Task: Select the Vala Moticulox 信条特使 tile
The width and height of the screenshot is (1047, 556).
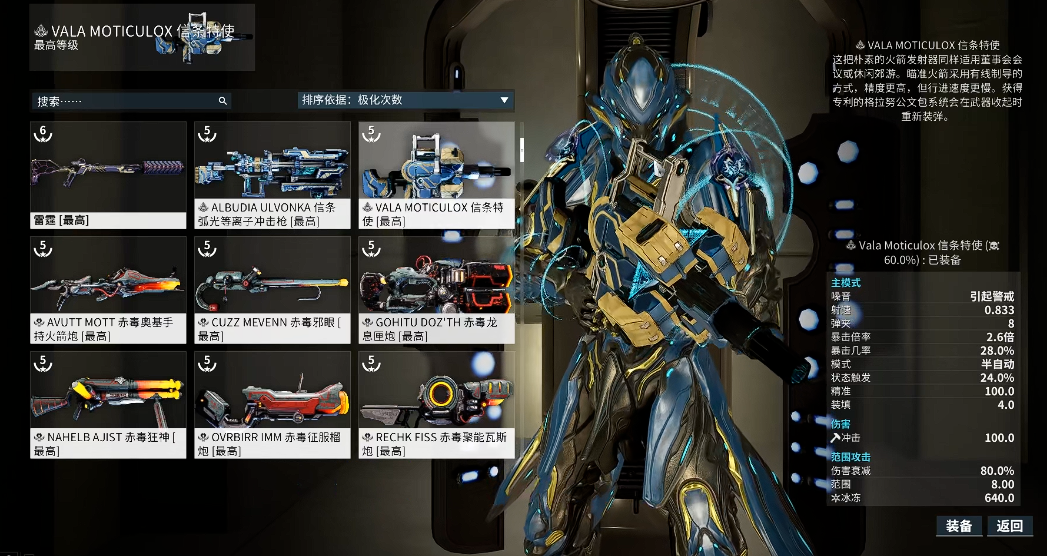Action: click(x=437, y=174)
